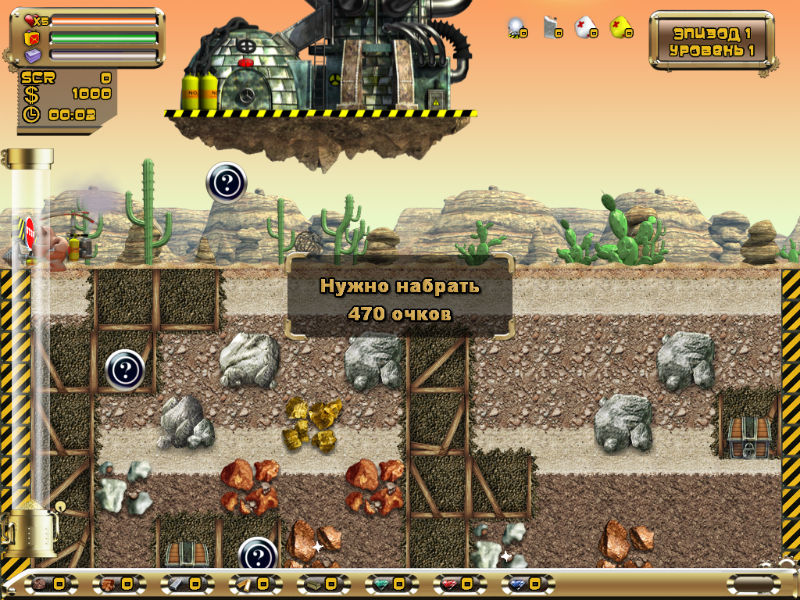The image size is (800, 600).
Task: Select the silver bomb item icon
Action: point(515,27)
